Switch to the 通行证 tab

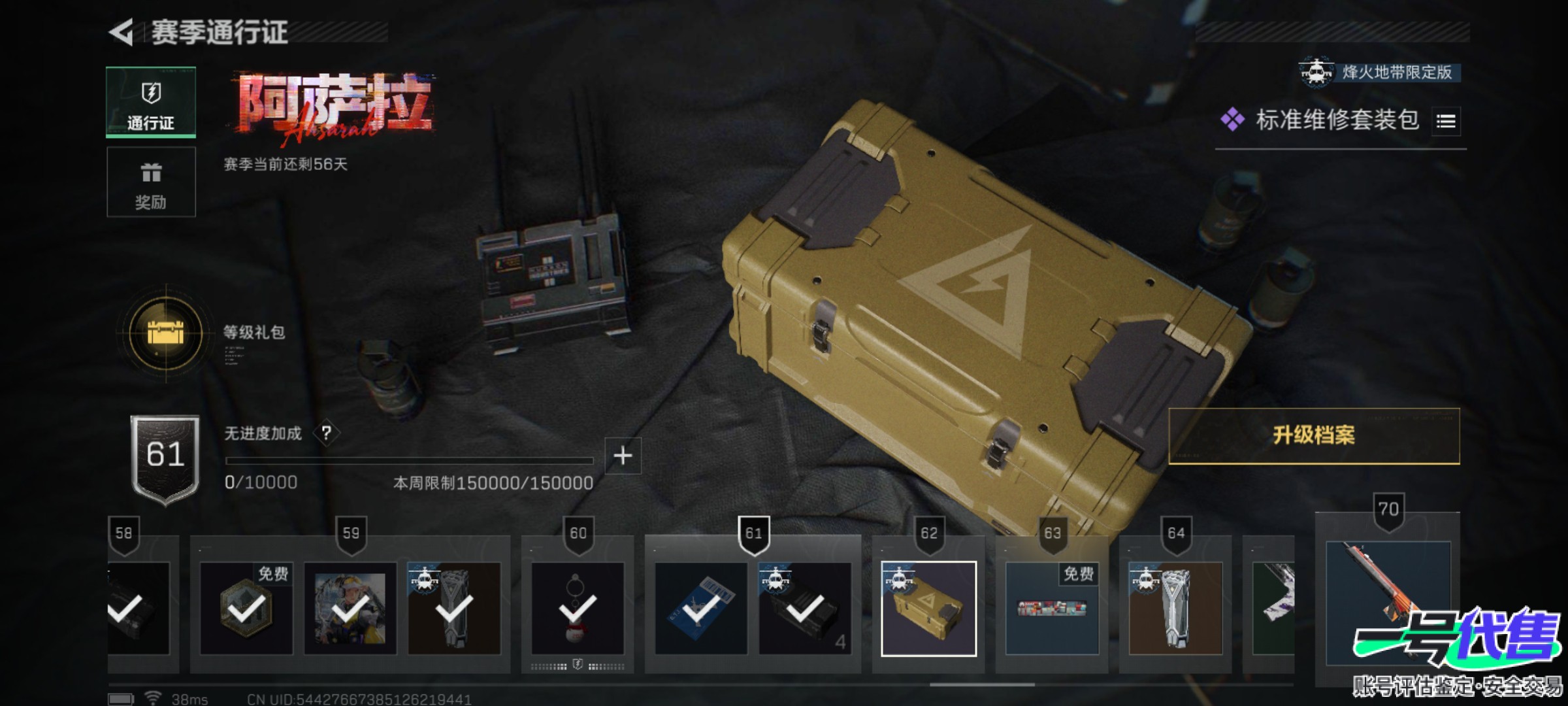(151, 102)
